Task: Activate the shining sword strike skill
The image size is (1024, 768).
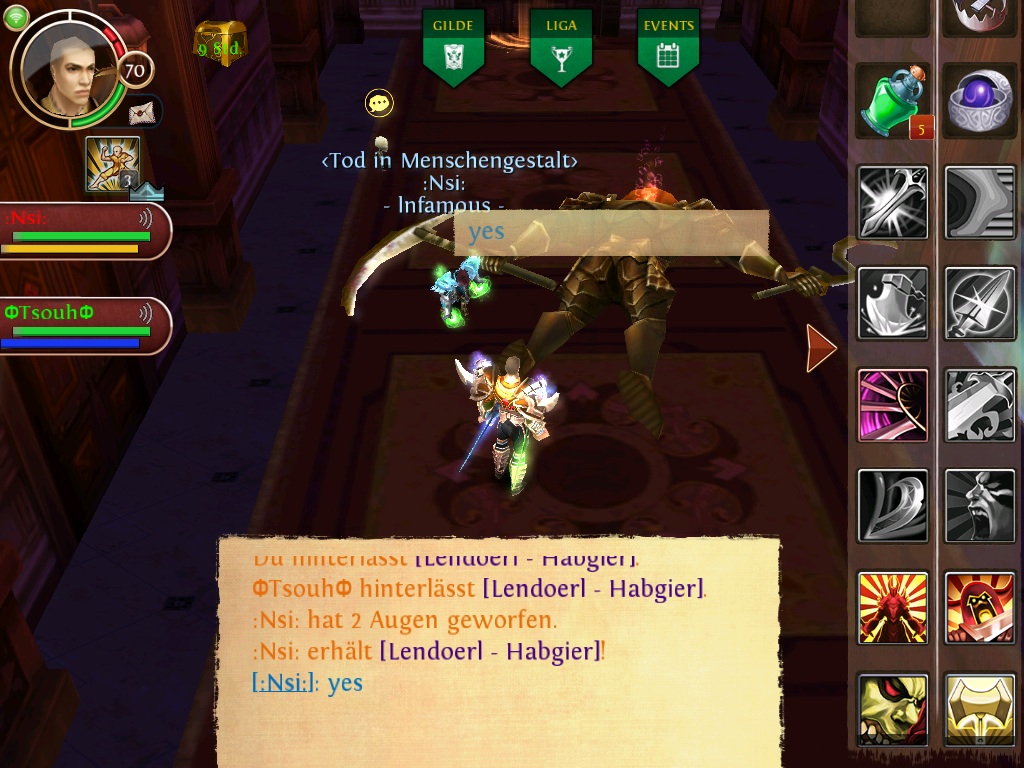Action: [893, 202]
